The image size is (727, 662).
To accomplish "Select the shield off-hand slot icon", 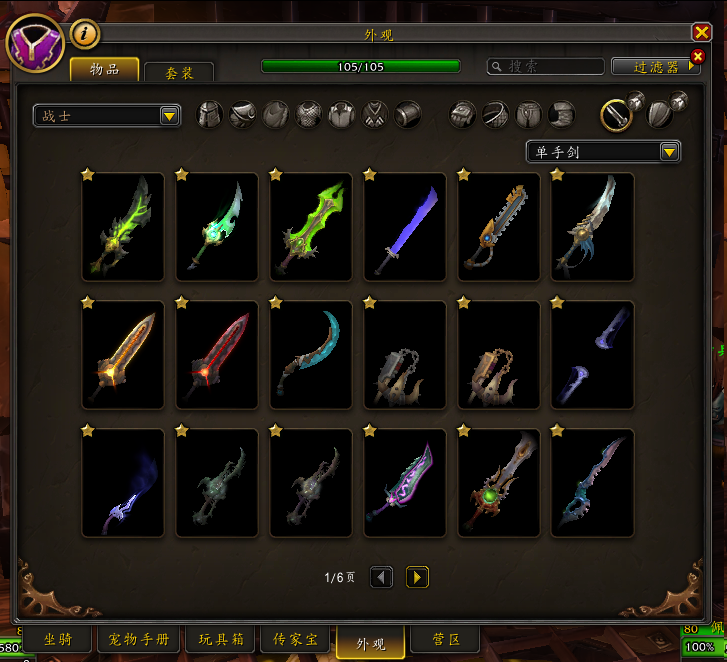I will point(659,114).
